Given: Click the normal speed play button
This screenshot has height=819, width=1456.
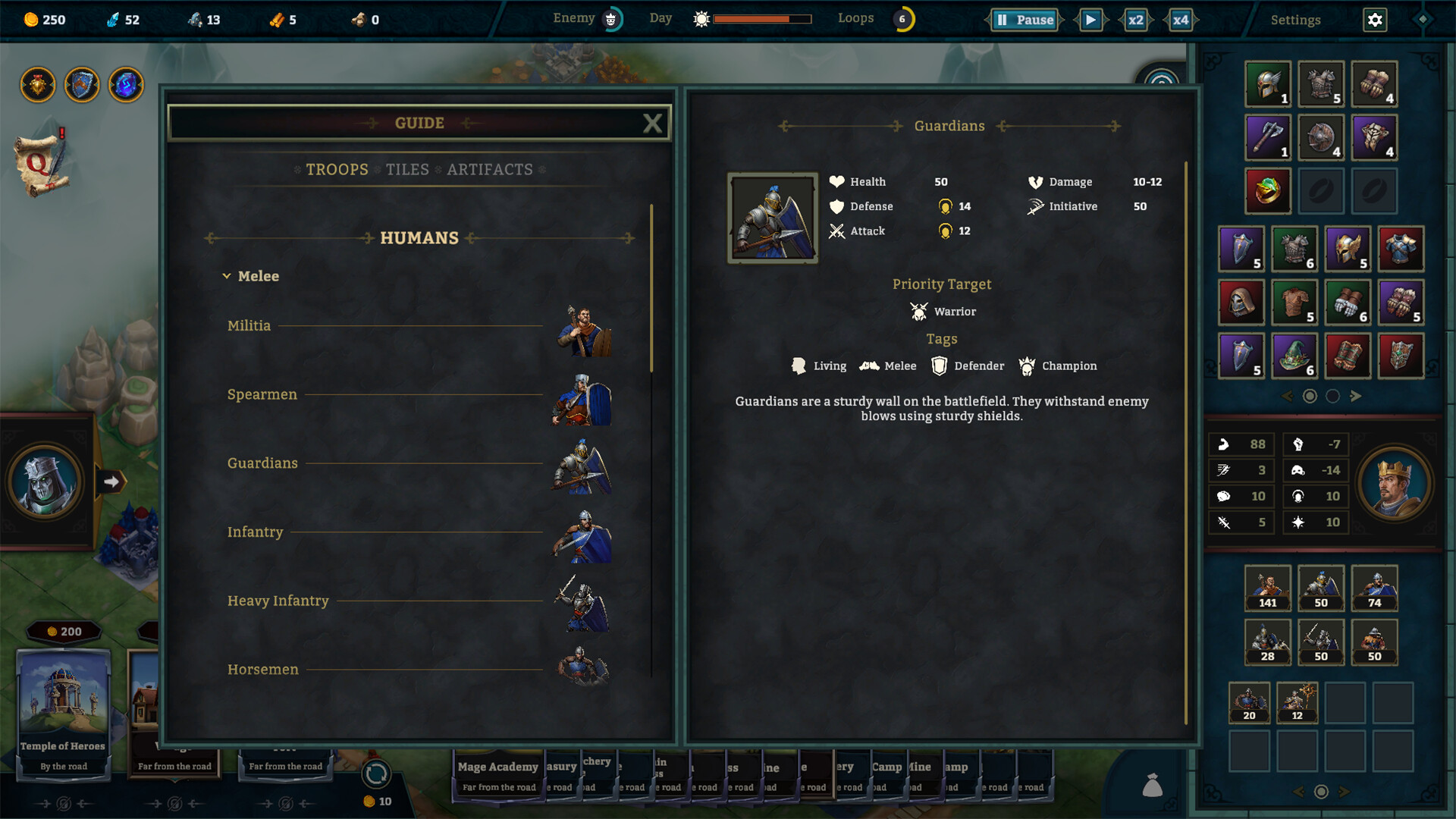Looking at the screenshot, I should click(1090, 20).
